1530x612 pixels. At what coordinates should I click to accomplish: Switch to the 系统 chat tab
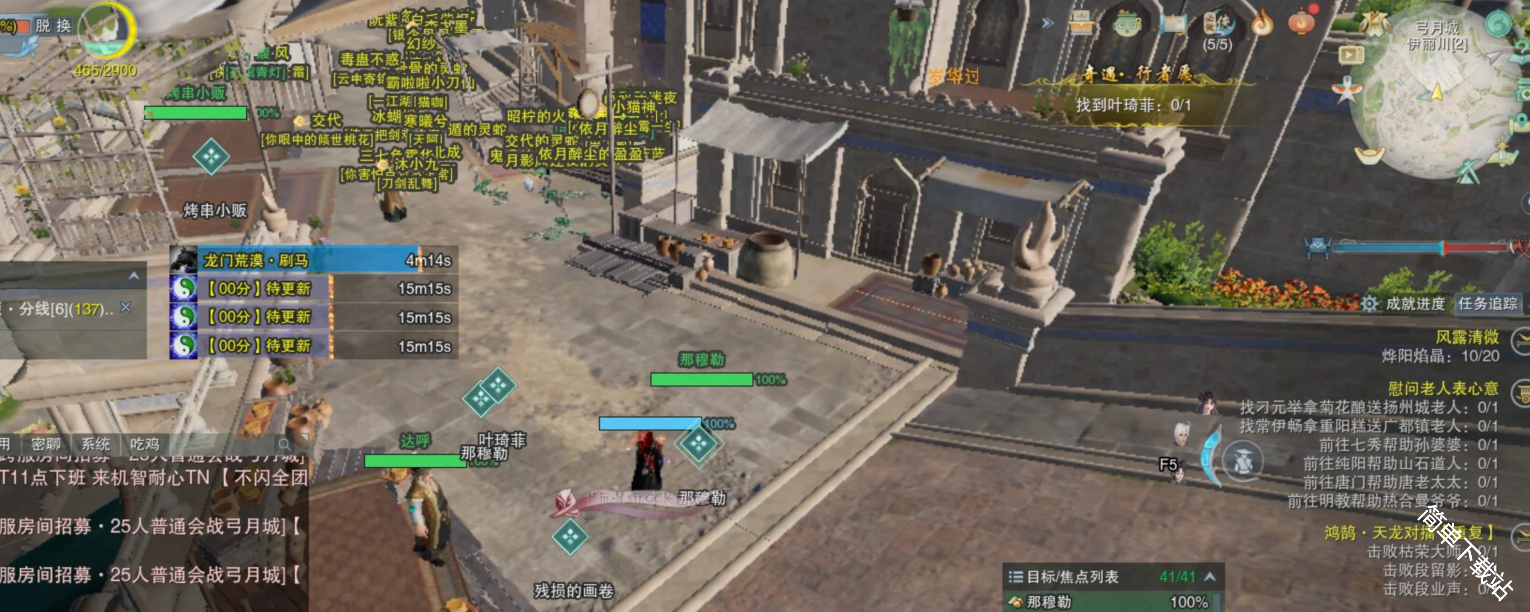point(96,444)
